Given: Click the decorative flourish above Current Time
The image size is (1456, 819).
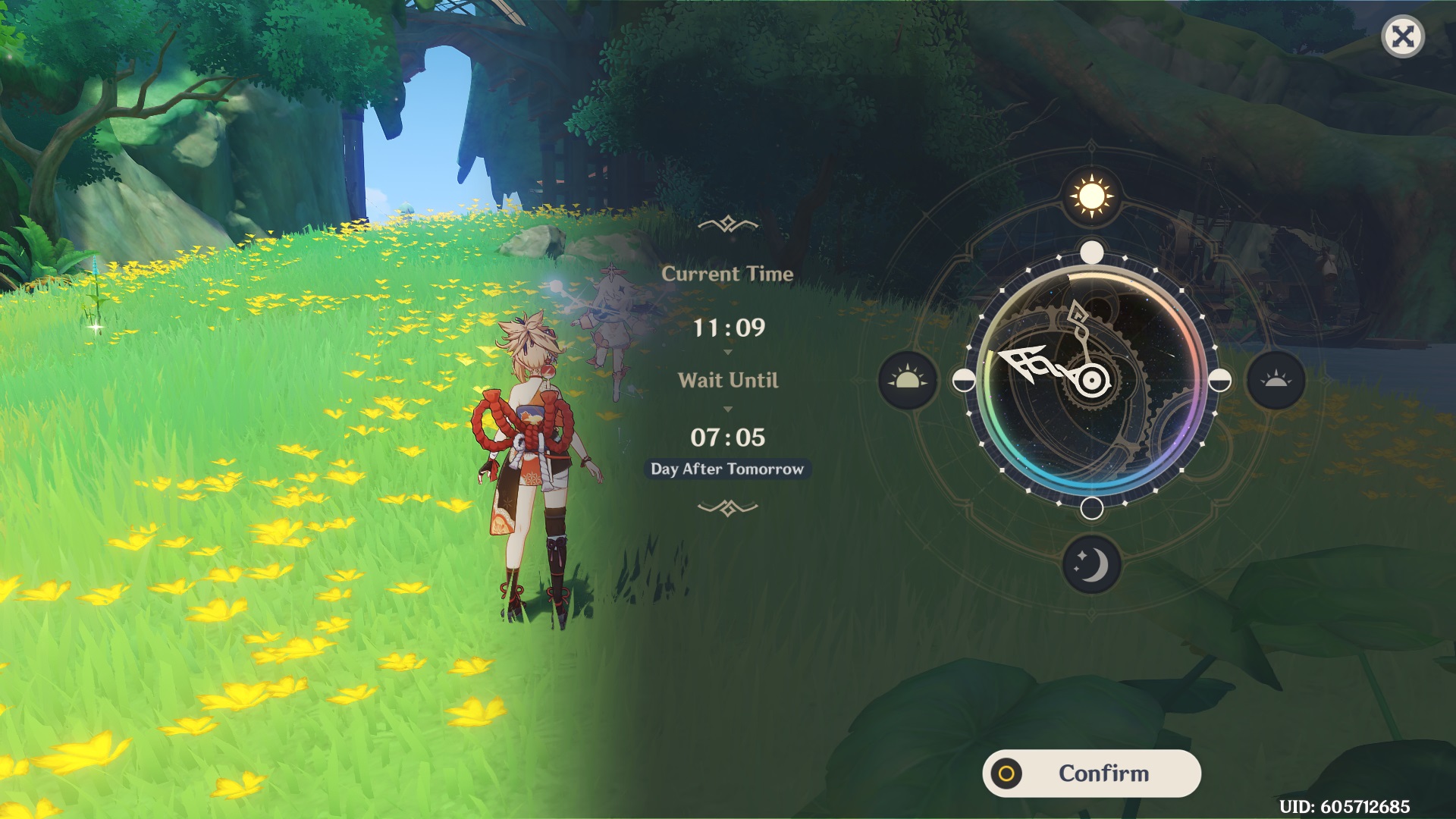Looking at the screenshot, I should [x=727, y=223].
